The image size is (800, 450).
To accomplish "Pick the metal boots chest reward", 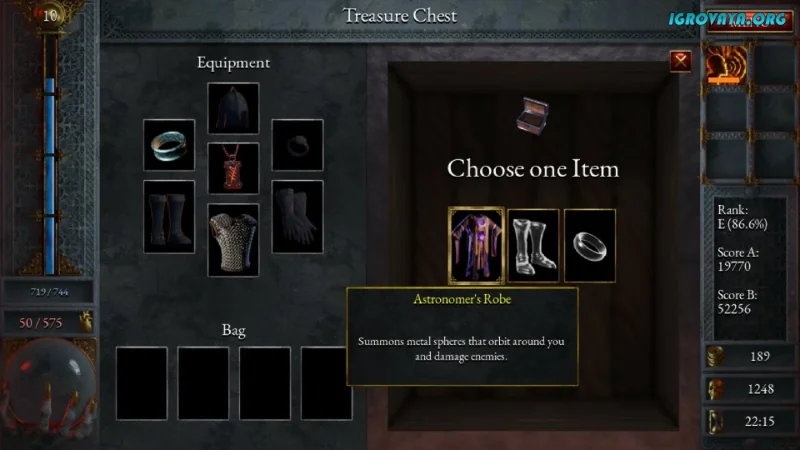I will pos(533,245).
